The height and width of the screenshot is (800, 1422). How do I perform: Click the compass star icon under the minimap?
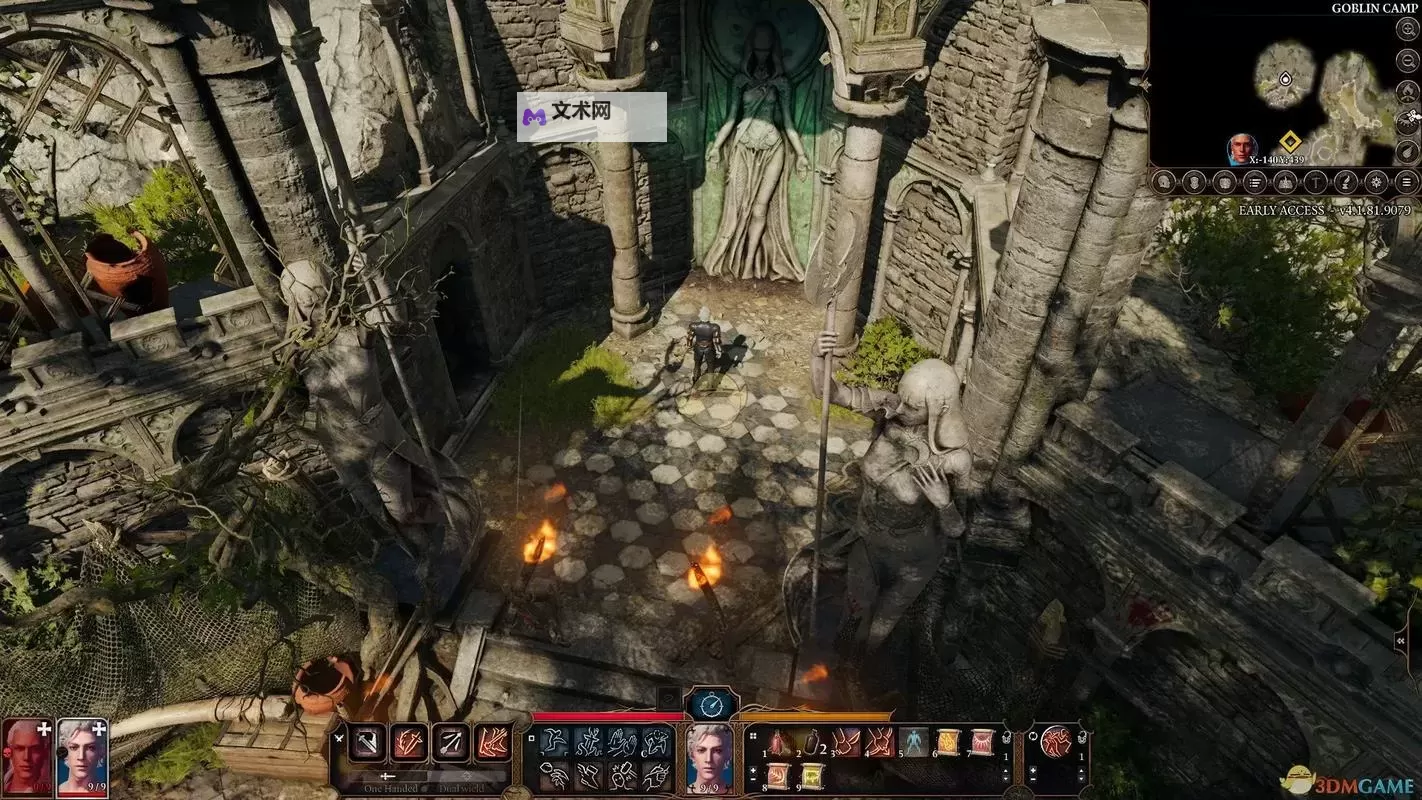1377,182
